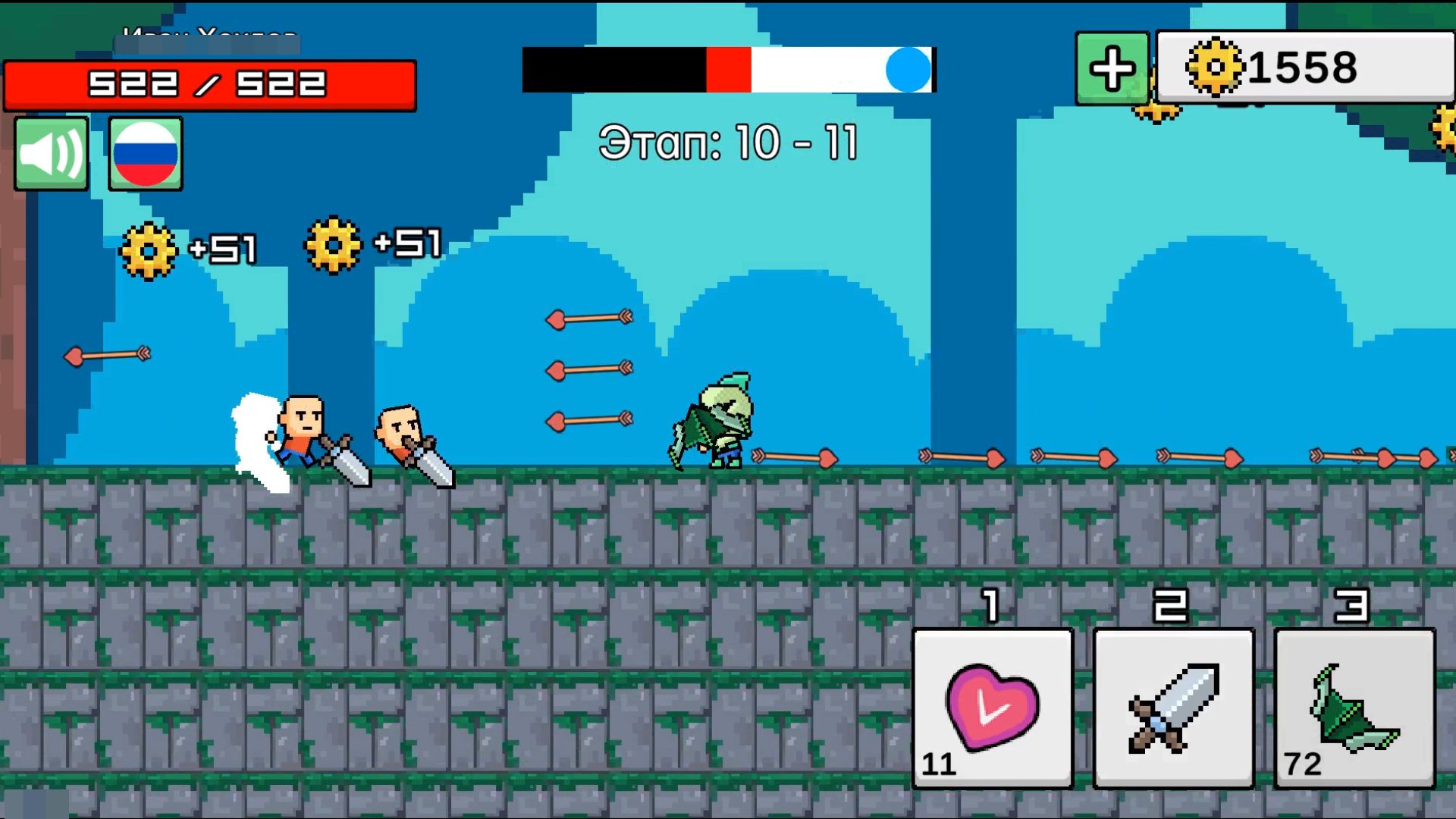This screenshot has width=1456, height=819.
Task: Open the currency purchase menu via plus button
Action: click(x=1111, y=69)
